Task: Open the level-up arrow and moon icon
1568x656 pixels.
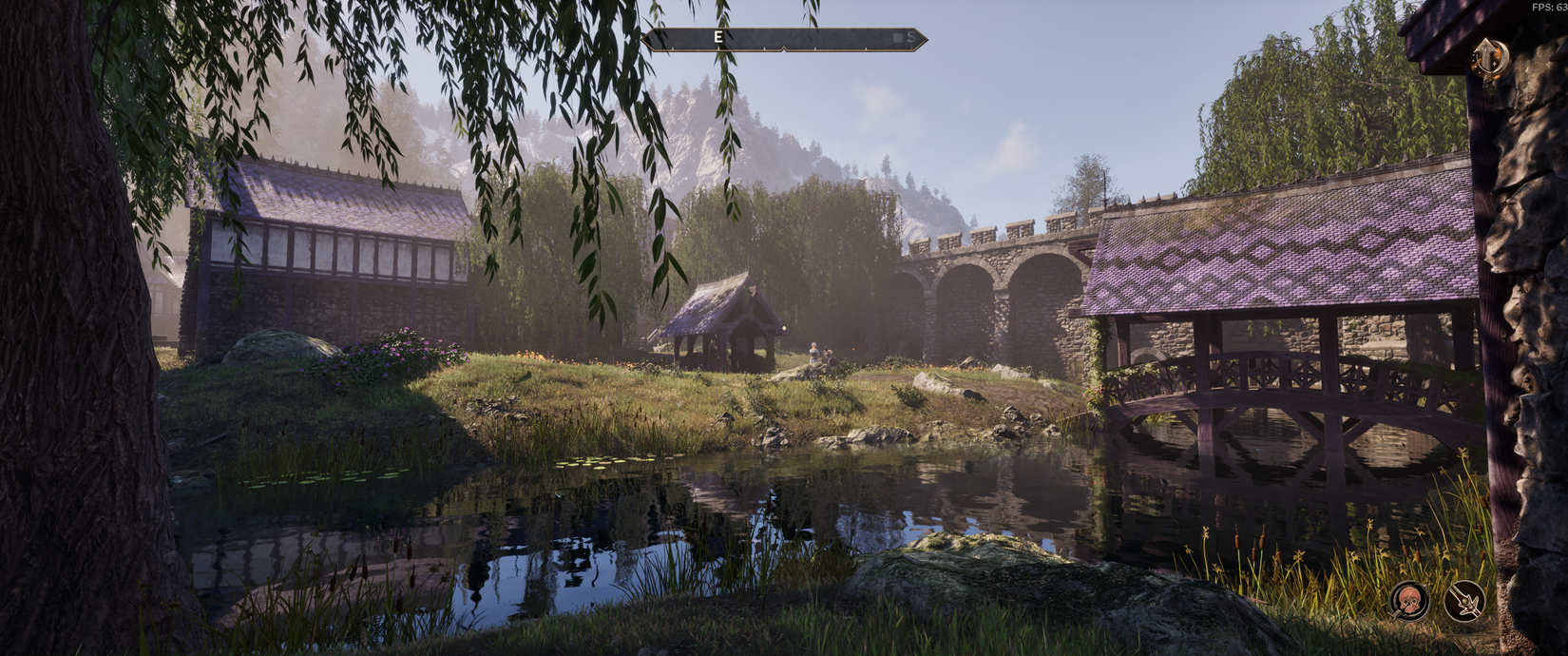Action: [x=1489, y=59]
